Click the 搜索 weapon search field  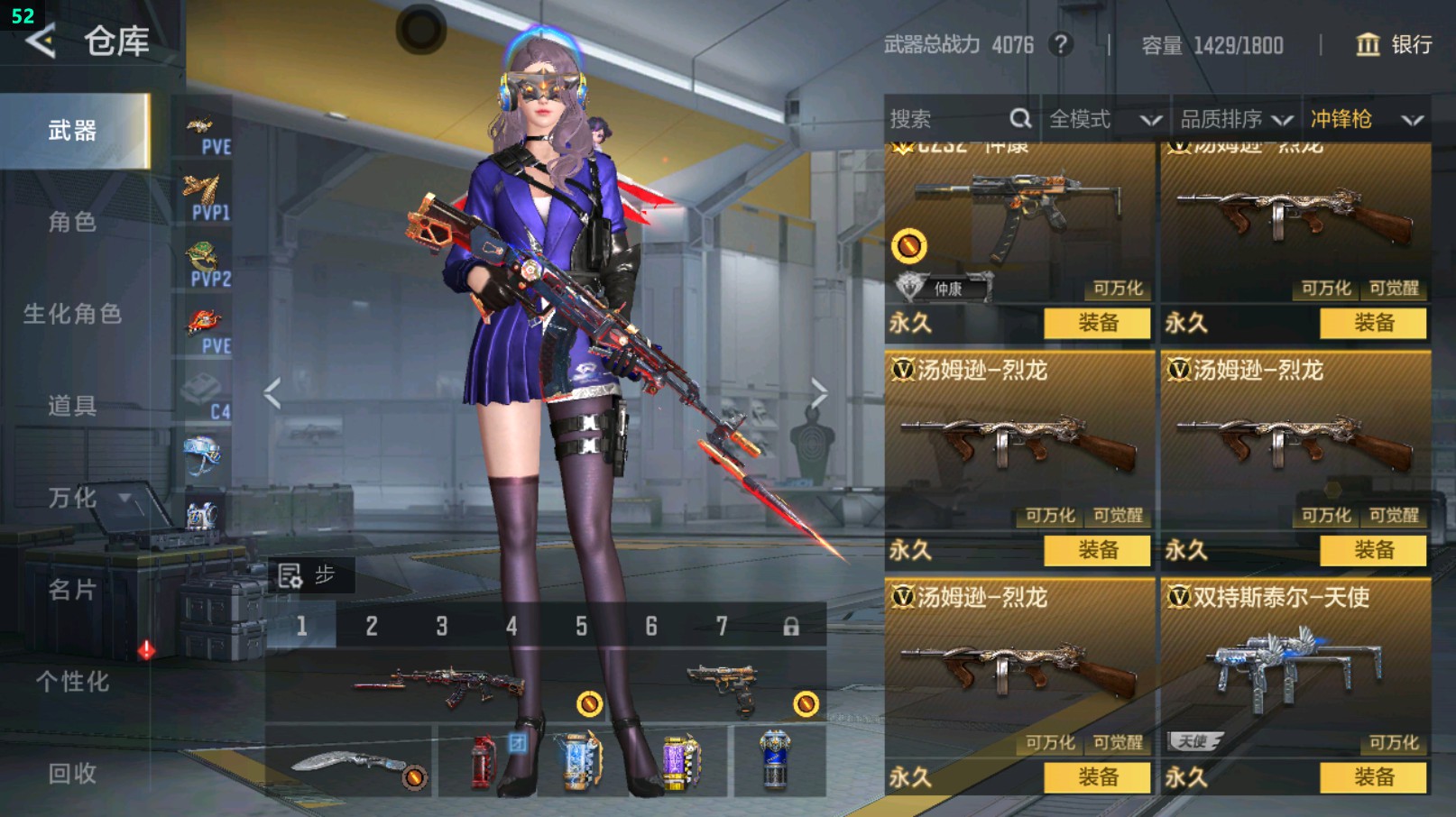pyautogui.click(x=947, y=119)
